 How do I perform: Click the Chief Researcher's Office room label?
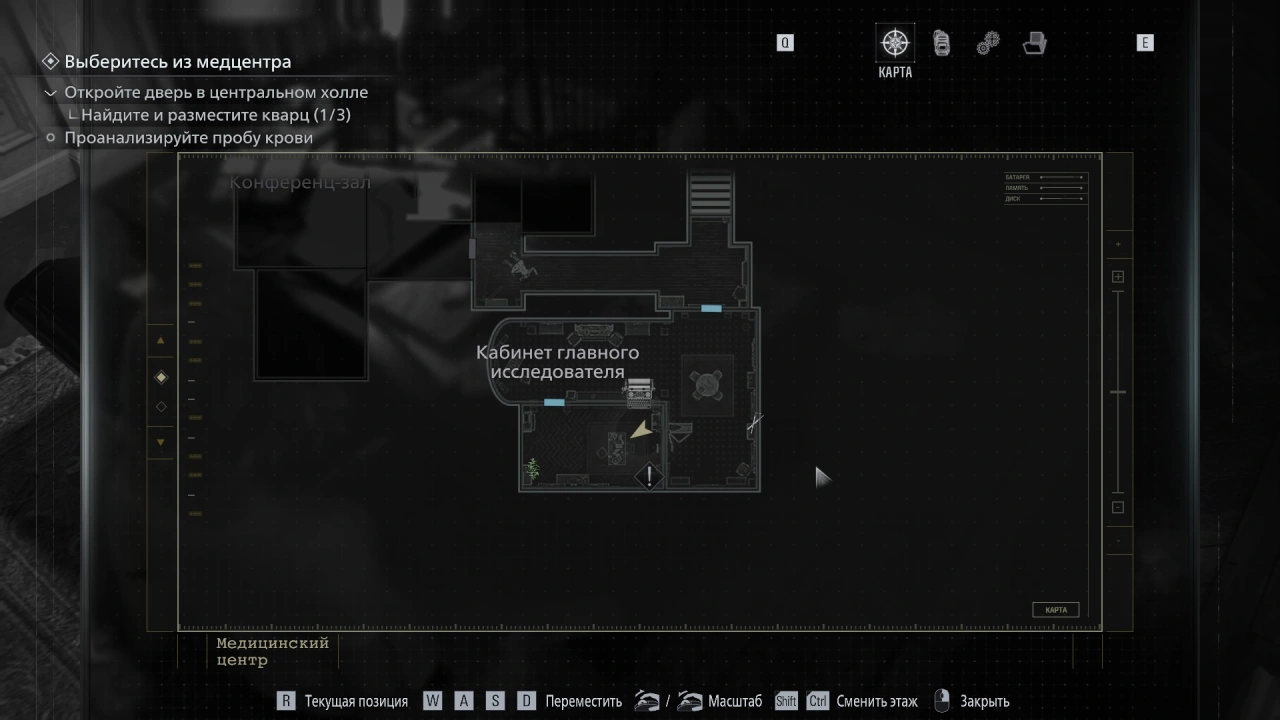pyautogui.click(x=557, y=362)
